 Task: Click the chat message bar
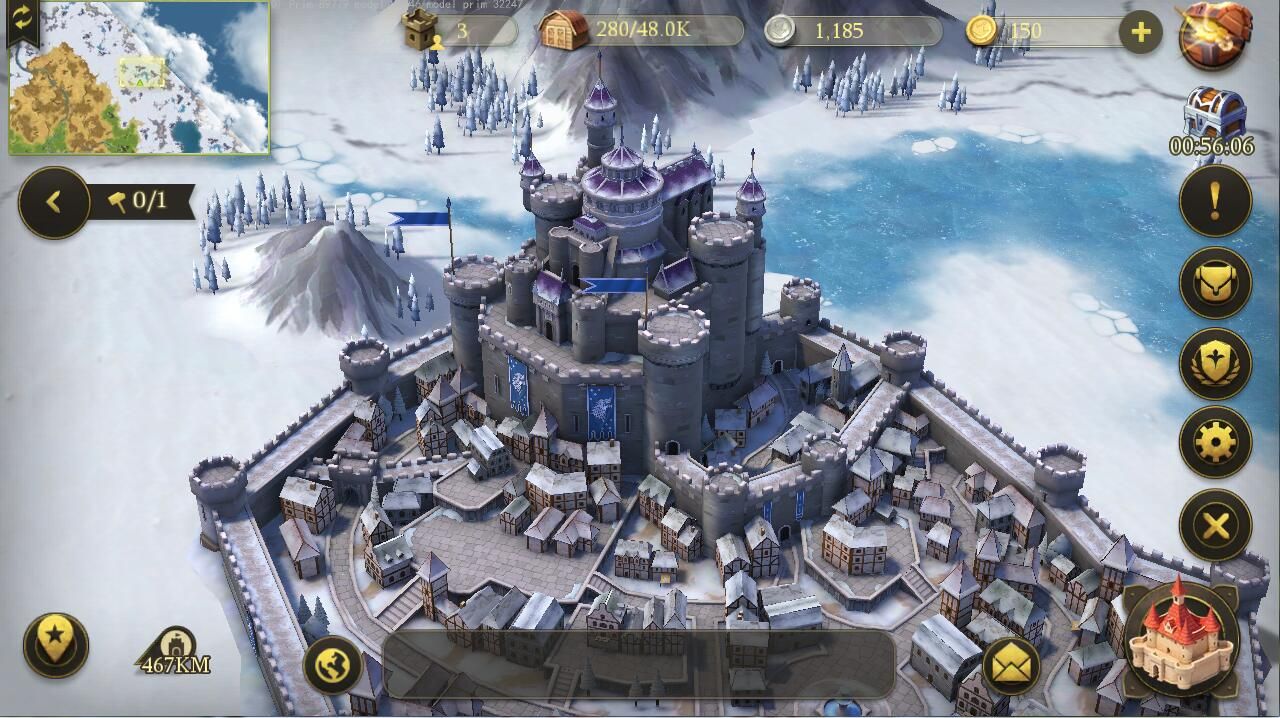(638, 664)
